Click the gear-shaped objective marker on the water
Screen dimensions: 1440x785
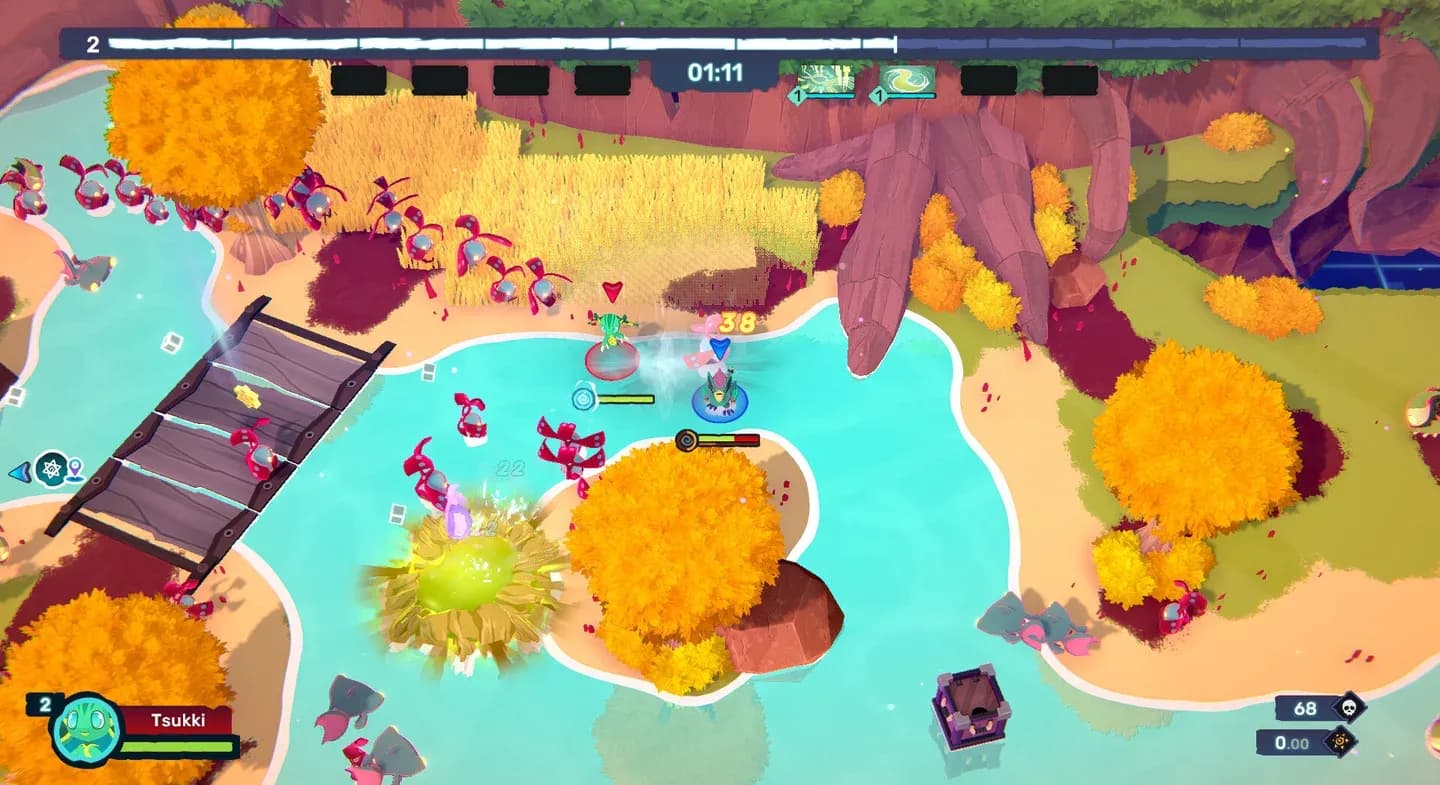(x=51, y=466)
